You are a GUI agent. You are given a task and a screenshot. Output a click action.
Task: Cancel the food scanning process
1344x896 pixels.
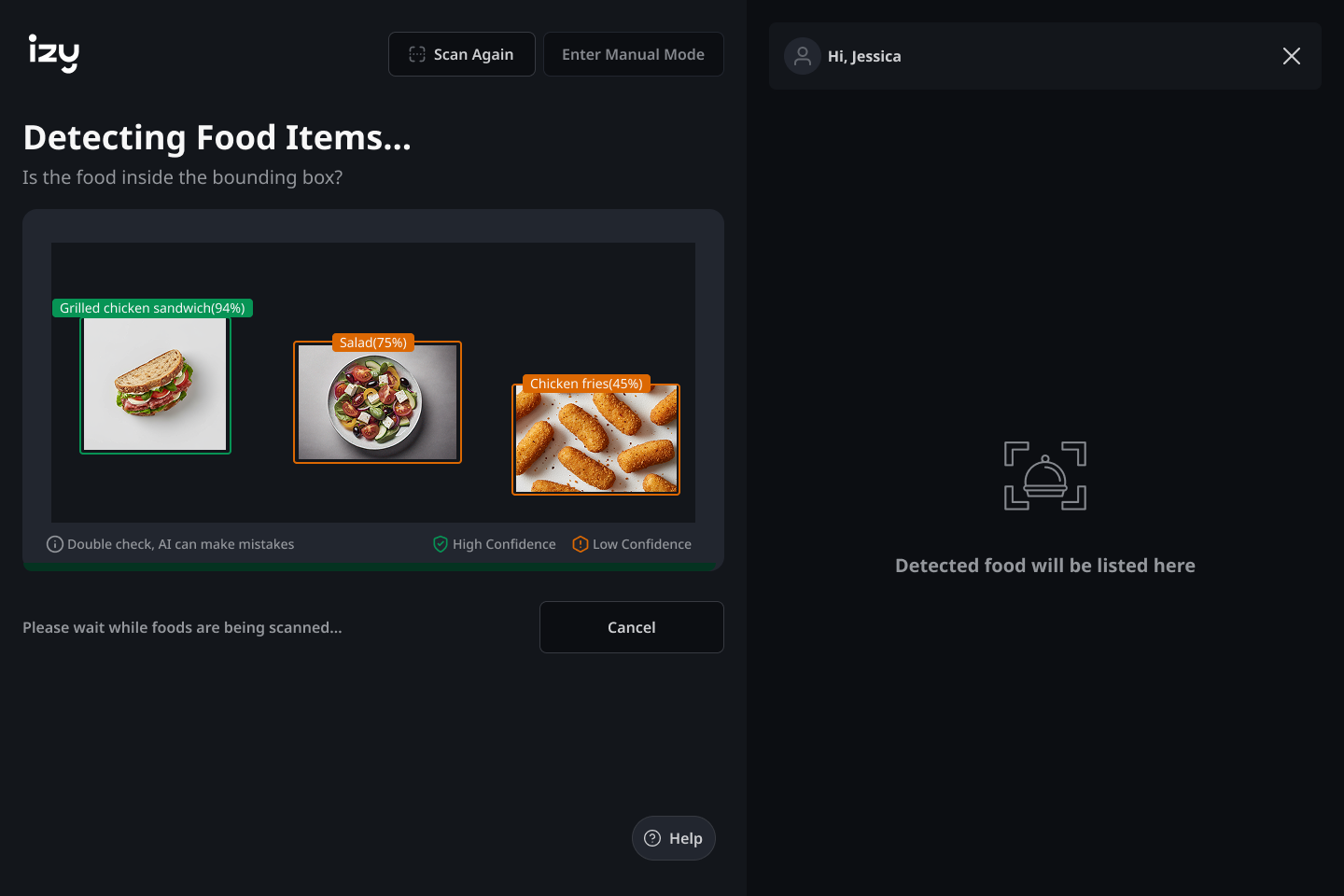point(631,627)
